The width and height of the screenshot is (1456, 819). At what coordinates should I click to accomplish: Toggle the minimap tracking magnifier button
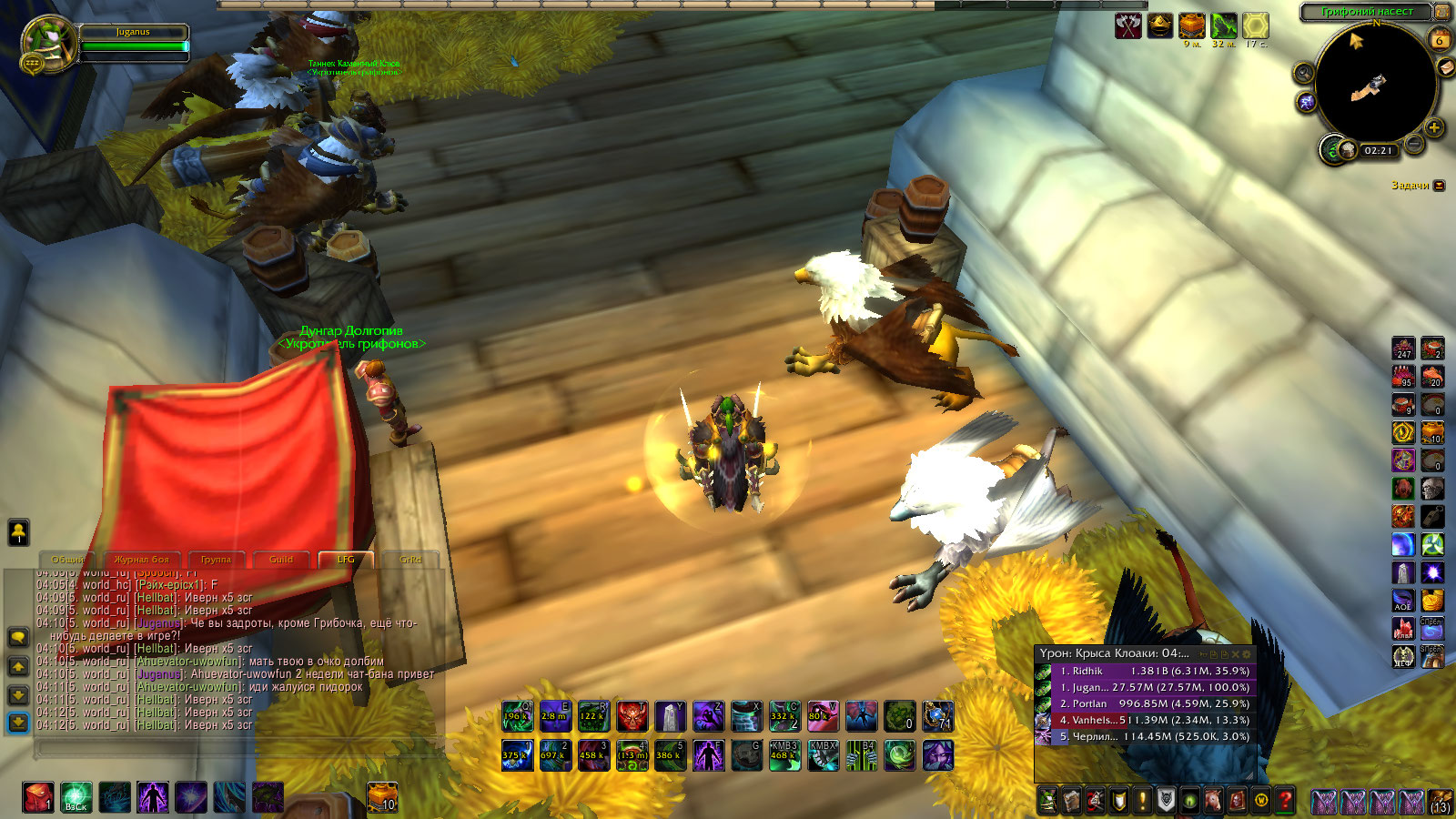[x=1304, y=73]
